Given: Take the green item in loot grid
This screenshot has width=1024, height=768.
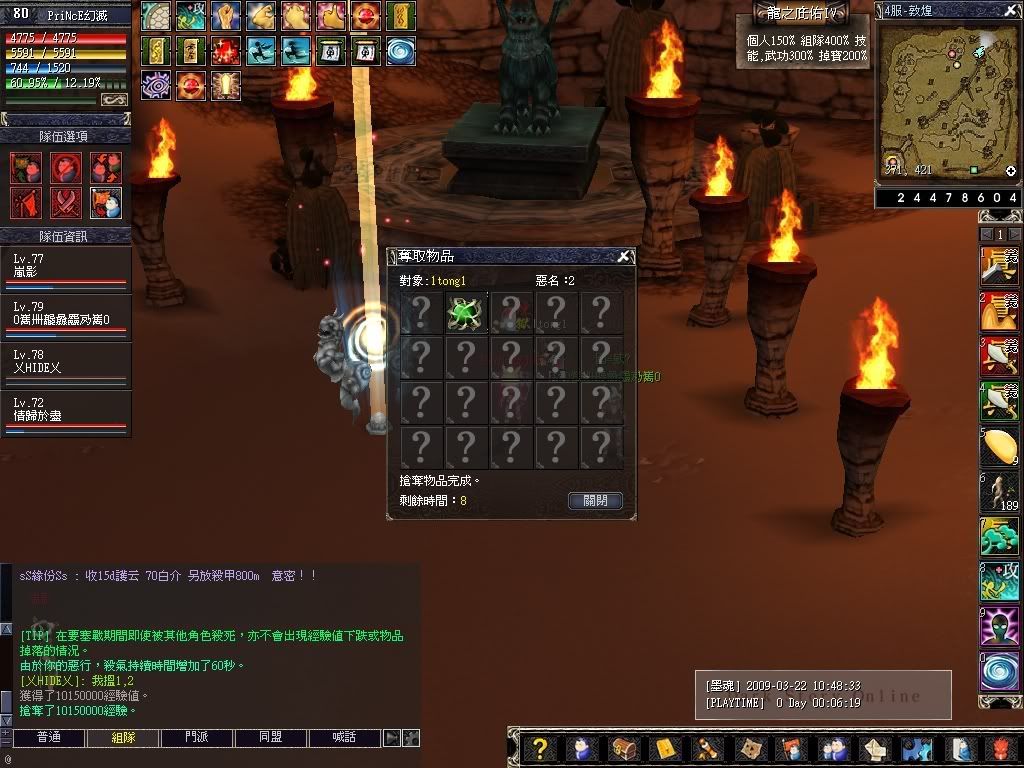Looking at the screenshot, I should click(x=466, y=313).
